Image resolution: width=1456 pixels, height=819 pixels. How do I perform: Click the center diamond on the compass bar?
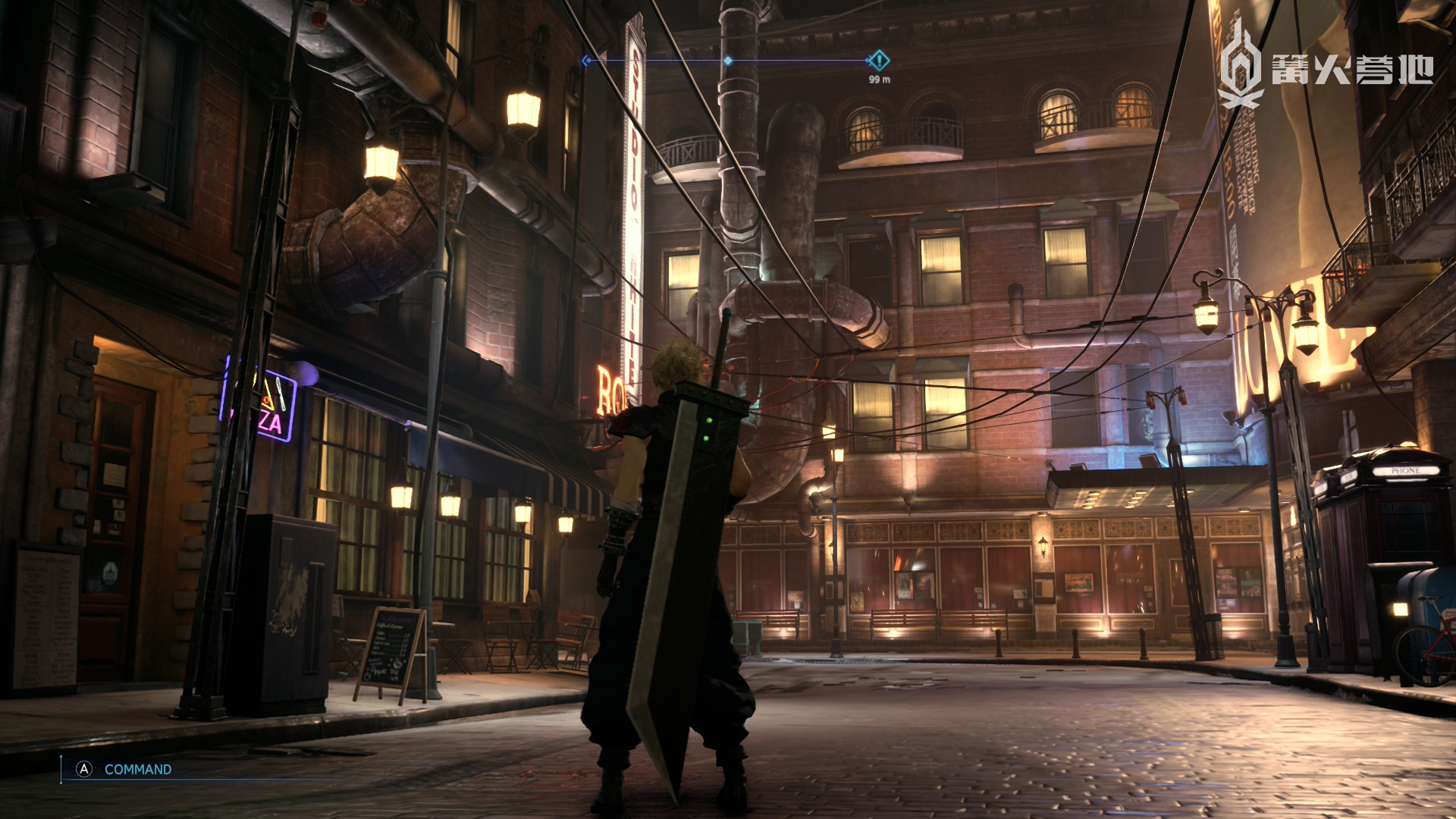click(x=728, y=61)
